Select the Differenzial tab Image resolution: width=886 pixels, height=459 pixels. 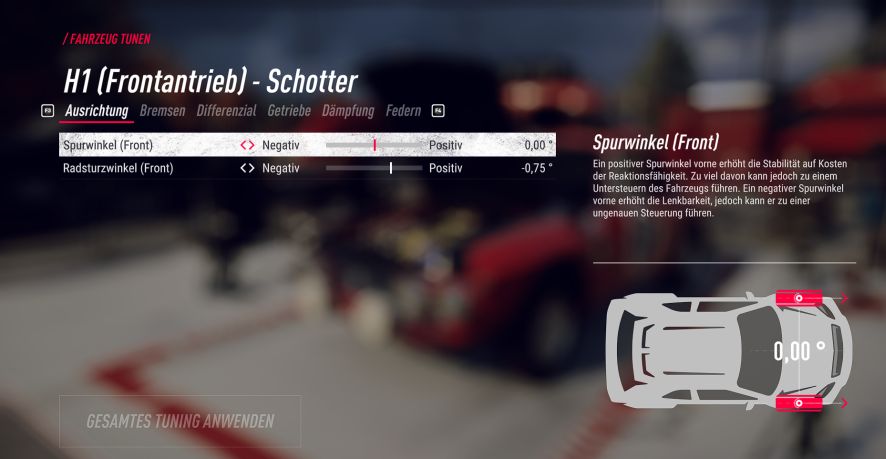tap(226, 110)
